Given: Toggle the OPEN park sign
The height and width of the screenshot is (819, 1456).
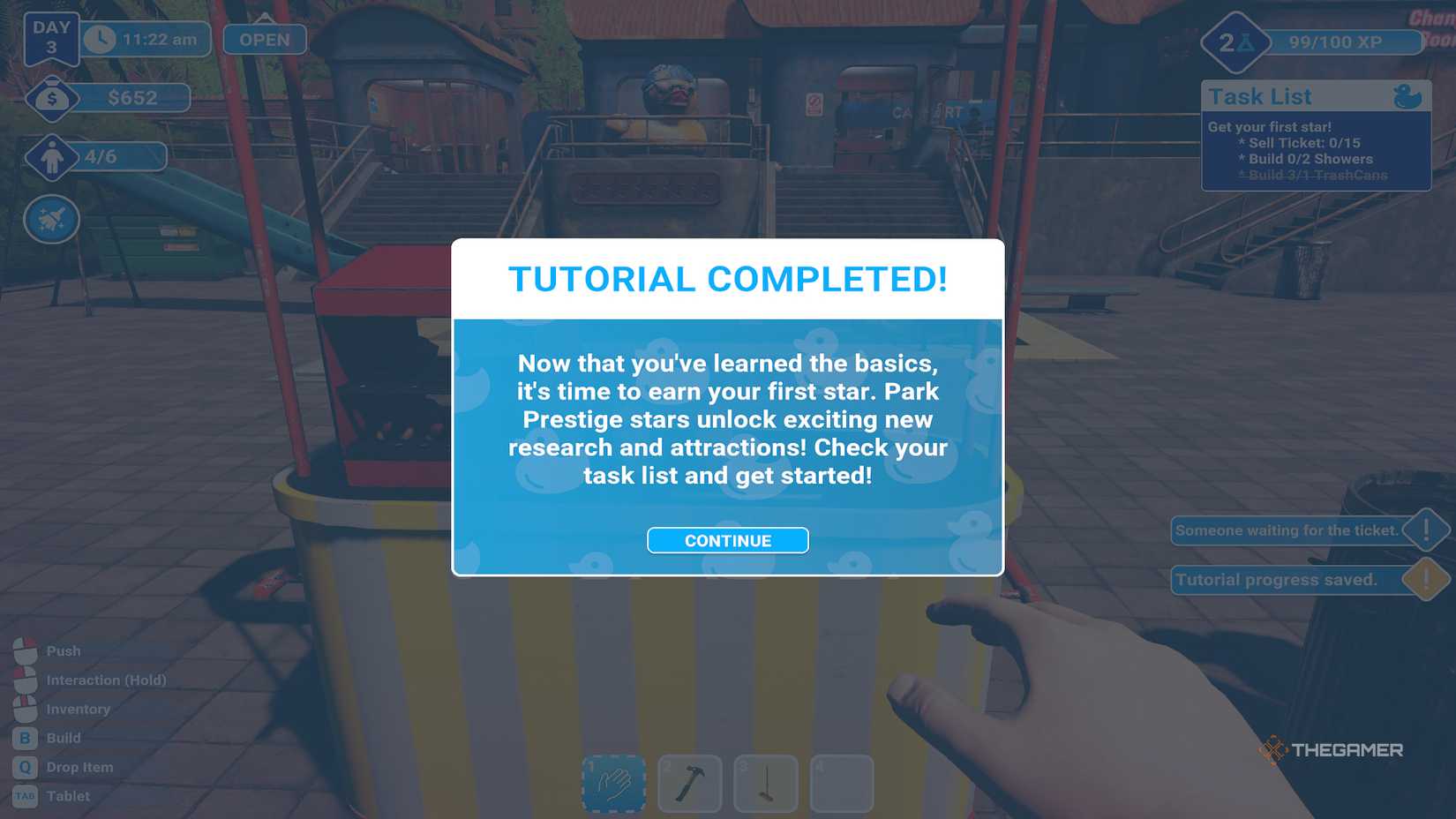Looking at the screenshot, I should (x=262, y=39).
